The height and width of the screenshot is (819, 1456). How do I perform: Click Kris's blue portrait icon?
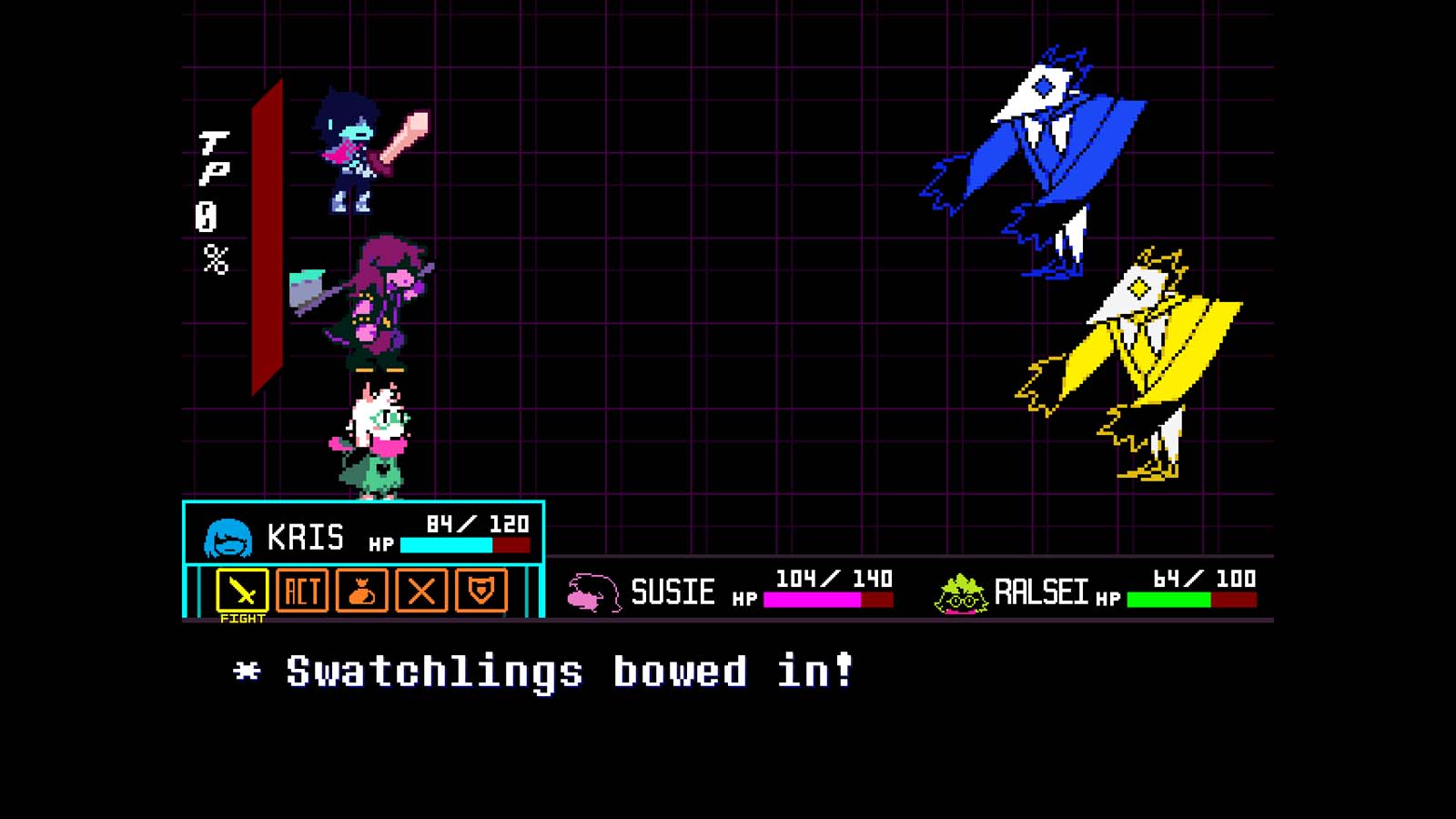click(x=230, y=537)
